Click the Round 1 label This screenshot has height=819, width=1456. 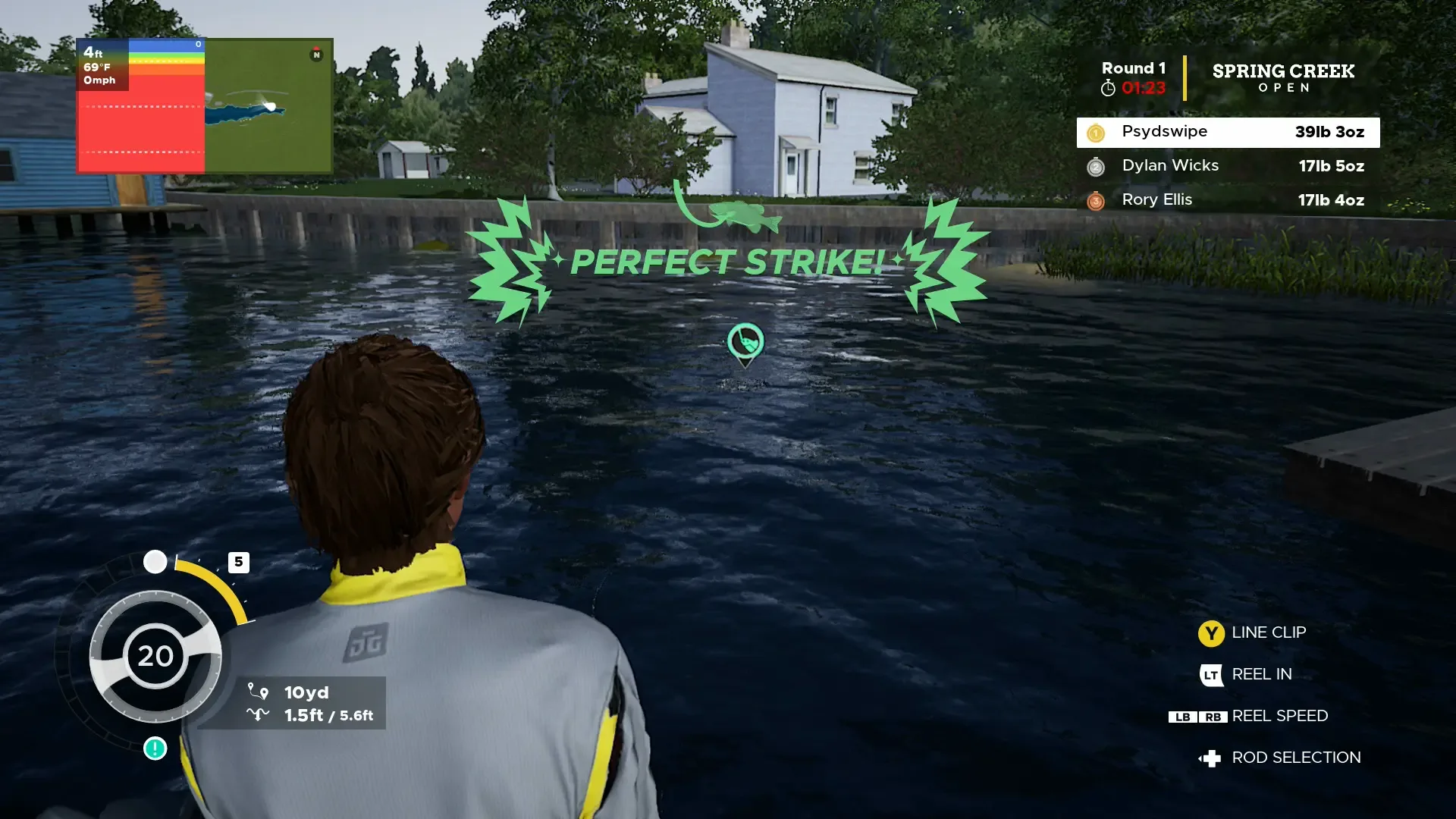coord(1133,67)
